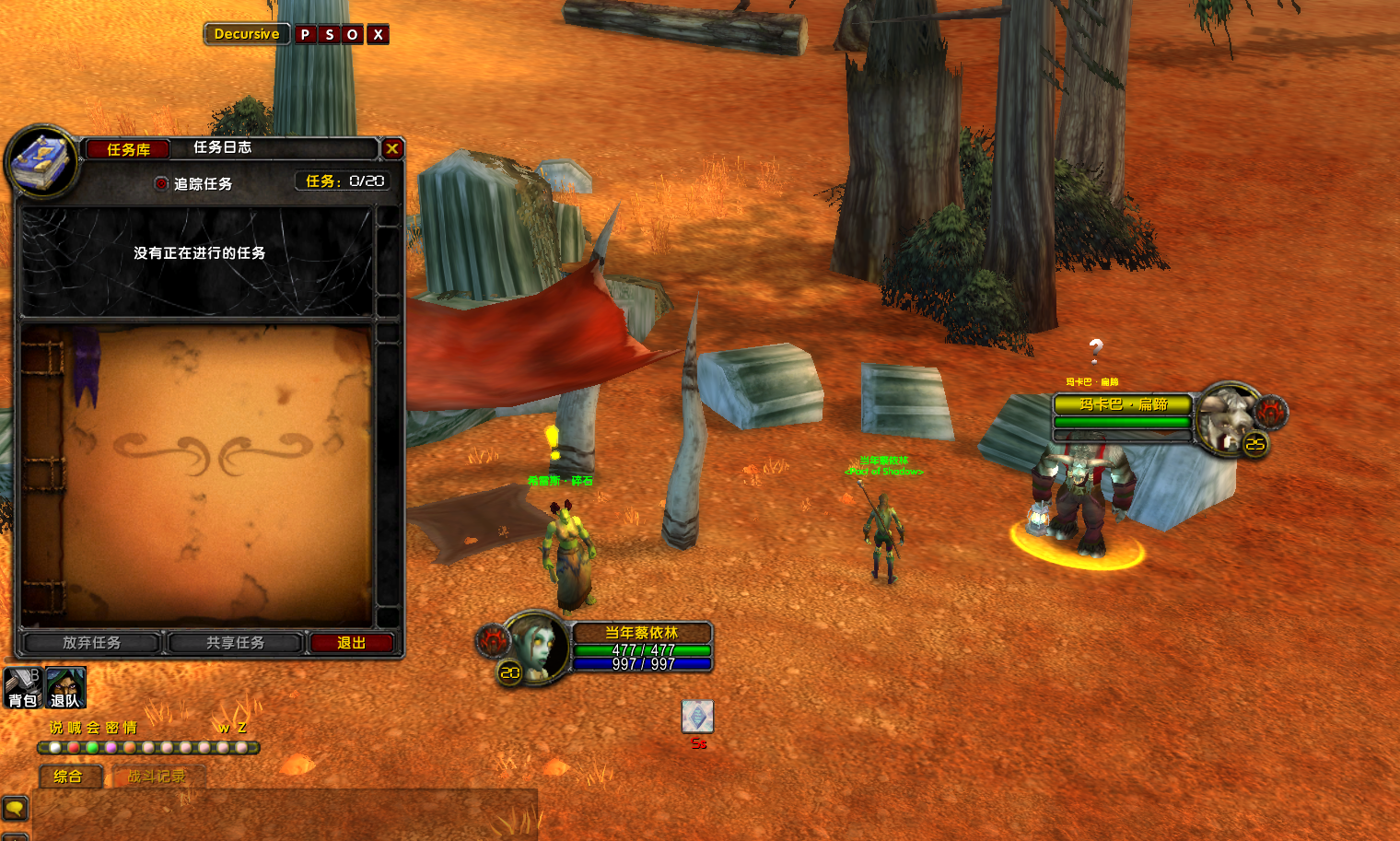Viewport: 1400px width, 841px height.
Task: Exit the quest log with 退出
Action: [x=352, y=642]
